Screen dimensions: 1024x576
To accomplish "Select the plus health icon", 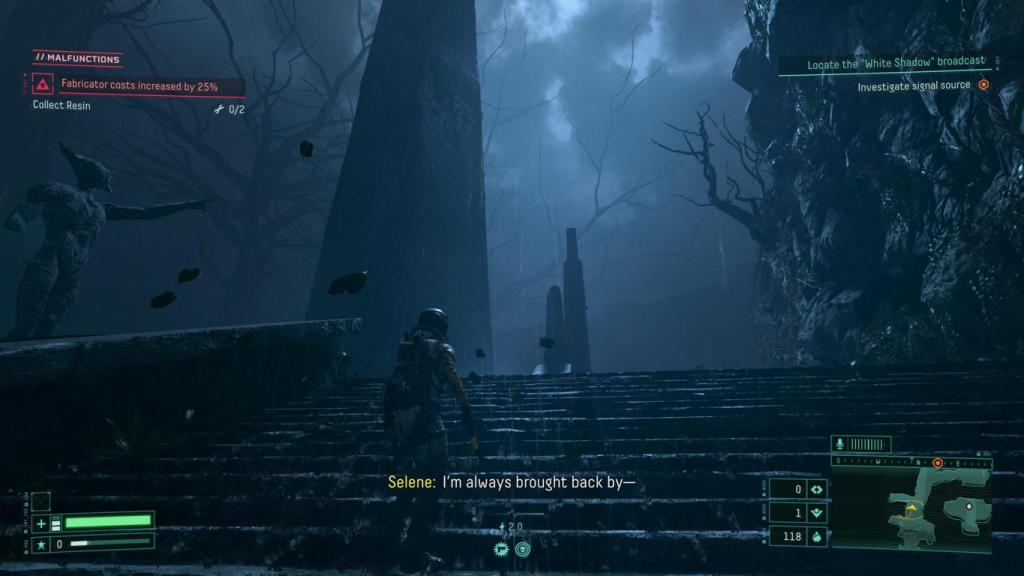I will point(41,523).
